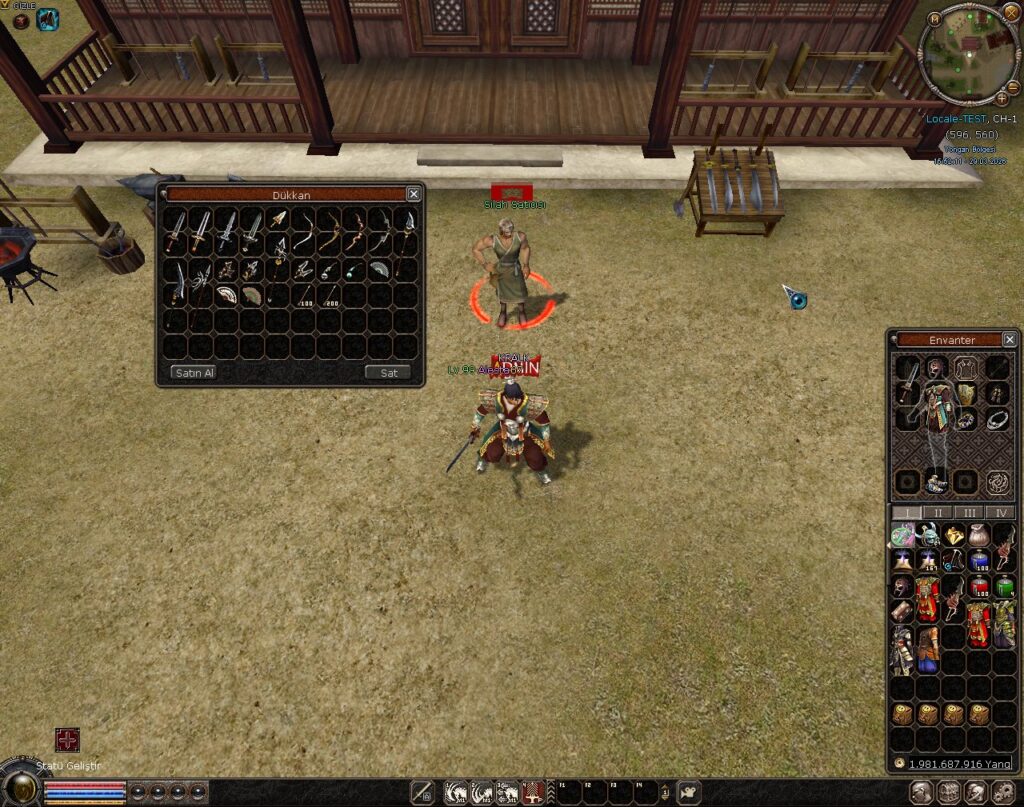
Task: Click the Sat sell button
Action: tap(389, 373)
